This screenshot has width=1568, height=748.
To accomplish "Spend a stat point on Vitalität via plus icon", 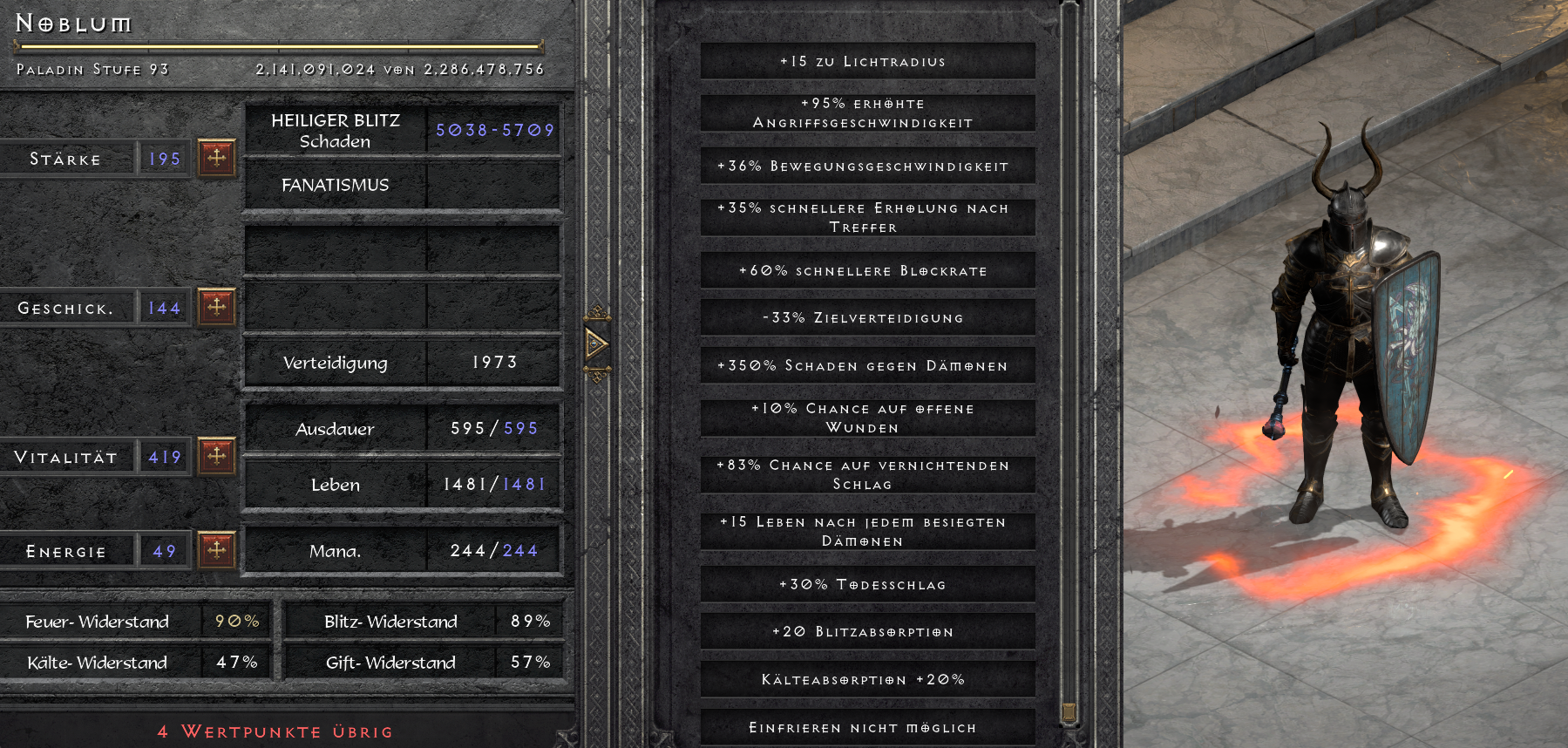I will (218, 456).
